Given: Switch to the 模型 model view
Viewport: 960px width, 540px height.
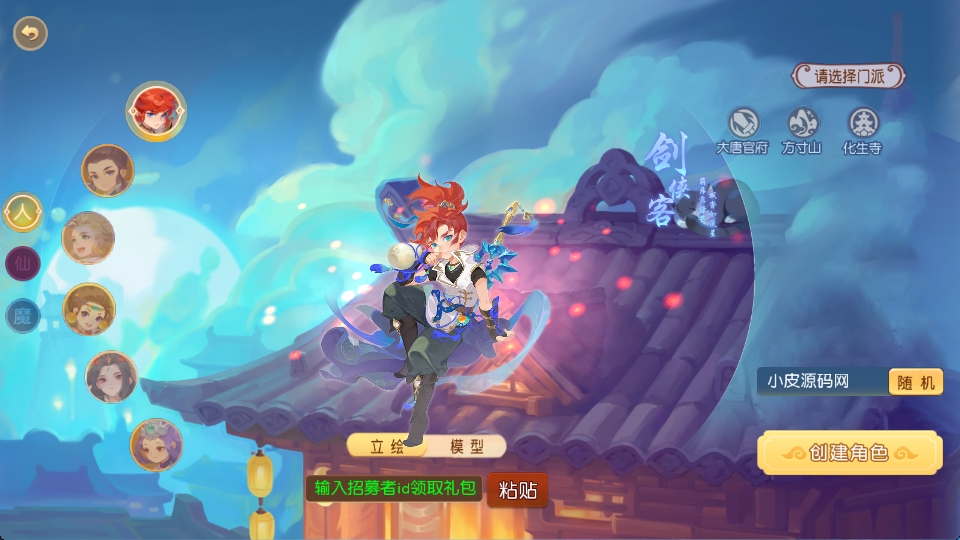Looking at the screenshot, I should [466, 446].
